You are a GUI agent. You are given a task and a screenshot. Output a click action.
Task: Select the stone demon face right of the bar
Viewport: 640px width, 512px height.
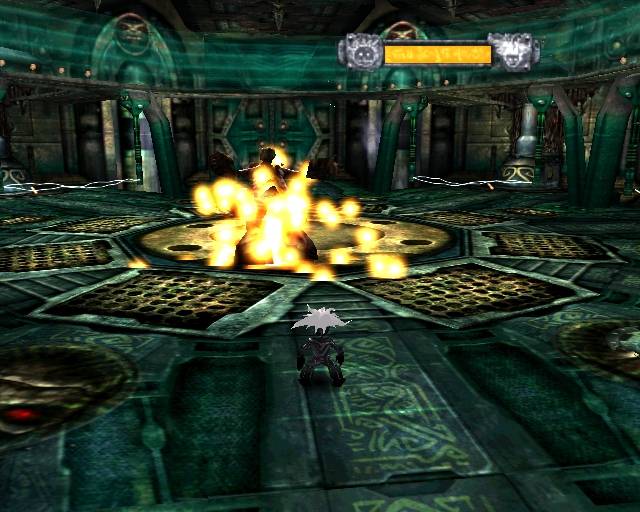pyautogui.click(x=511, y=51)
